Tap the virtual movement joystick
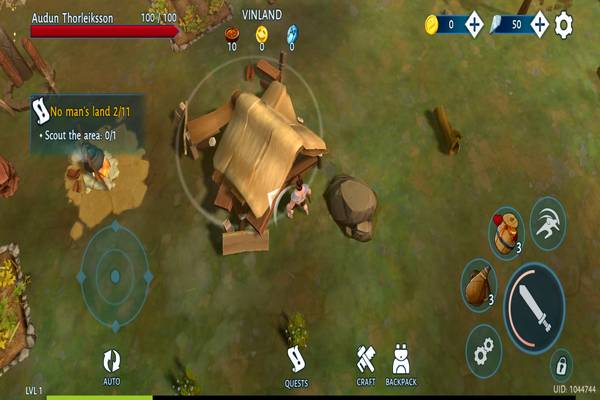 115,275
